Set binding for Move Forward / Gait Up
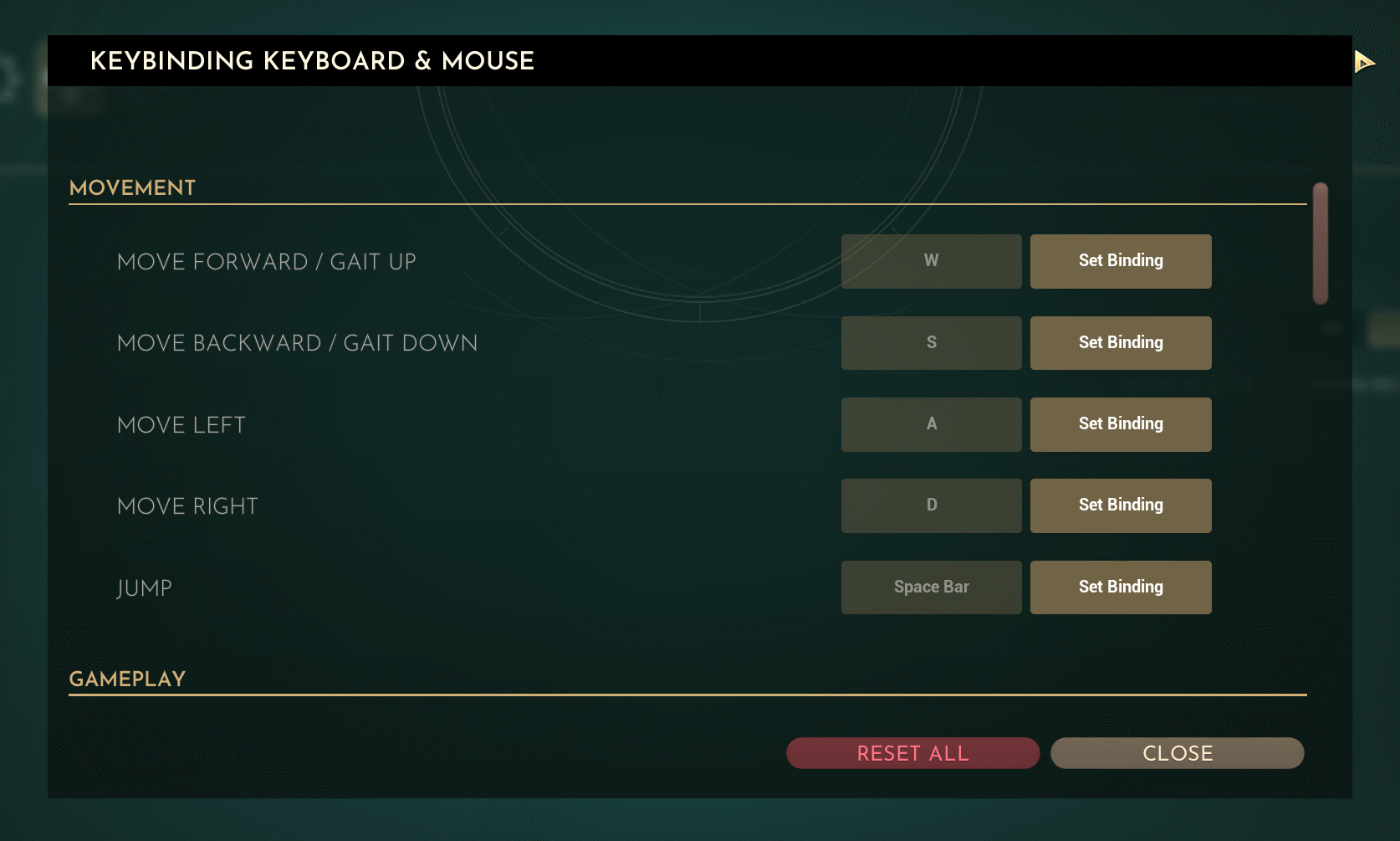 coord(1120,261)
